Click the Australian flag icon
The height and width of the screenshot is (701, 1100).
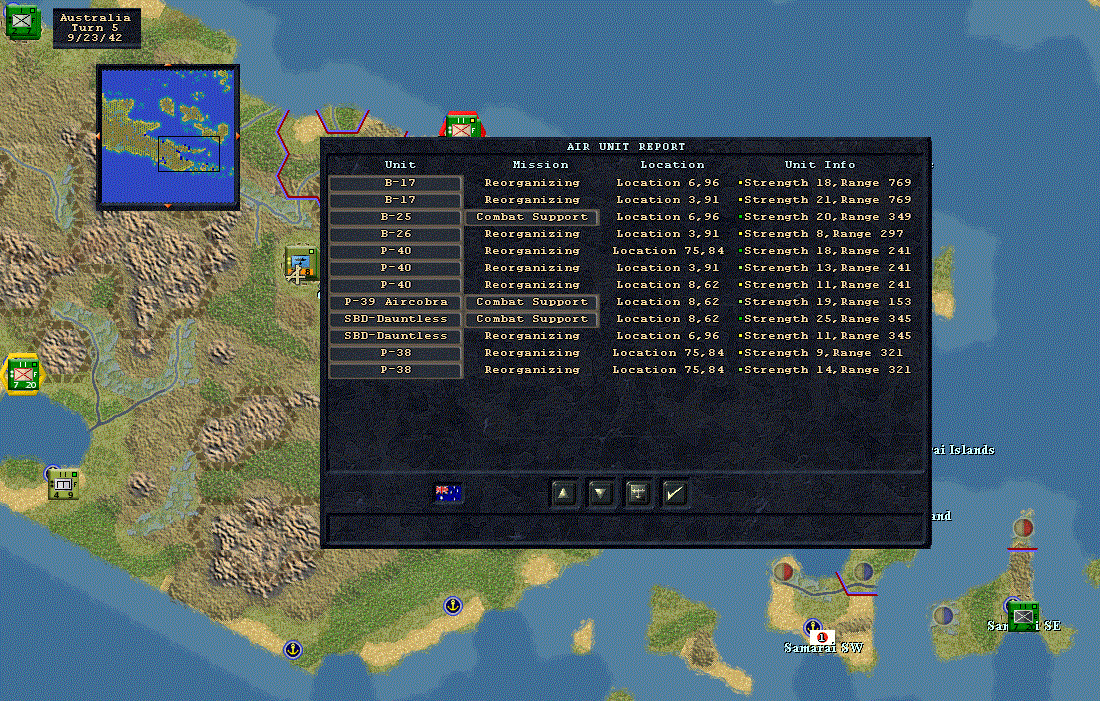click(448, 493)
